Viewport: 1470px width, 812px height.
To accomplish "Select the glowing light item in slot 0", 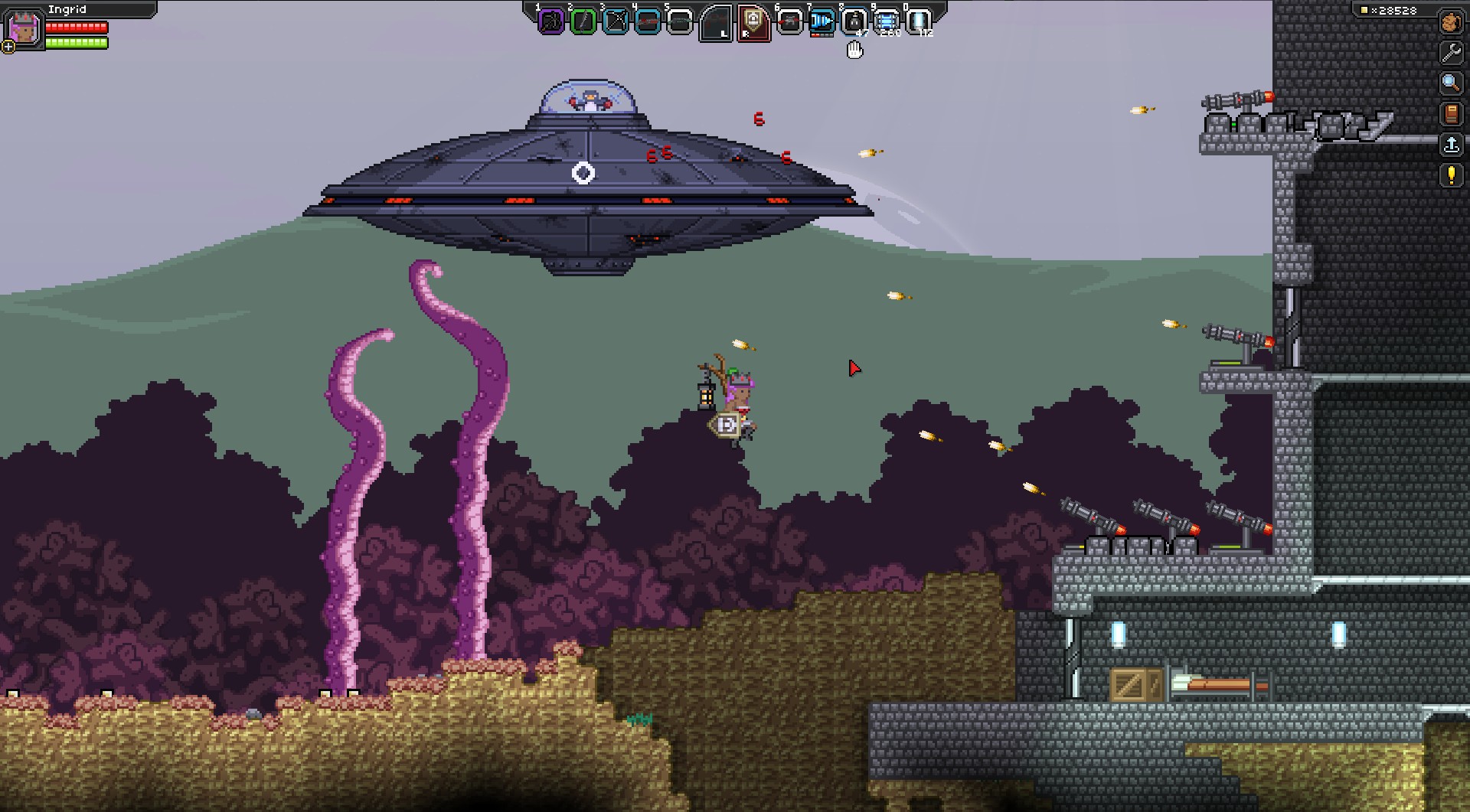I will (x=918, y=21).
